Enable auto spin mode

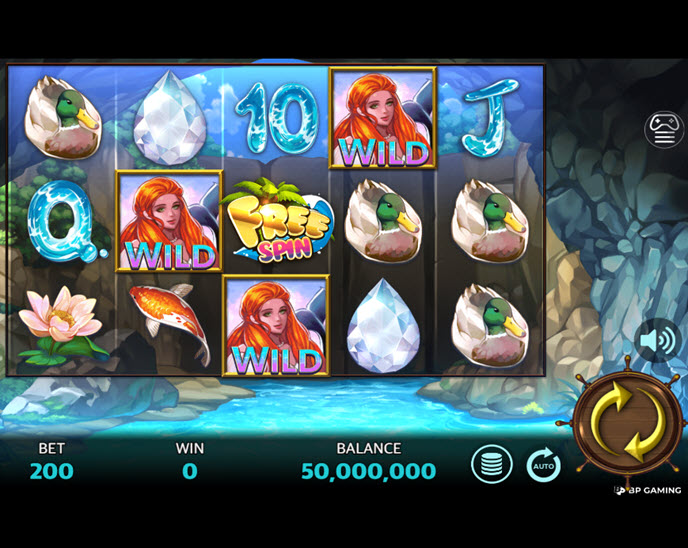click(544, 465)
